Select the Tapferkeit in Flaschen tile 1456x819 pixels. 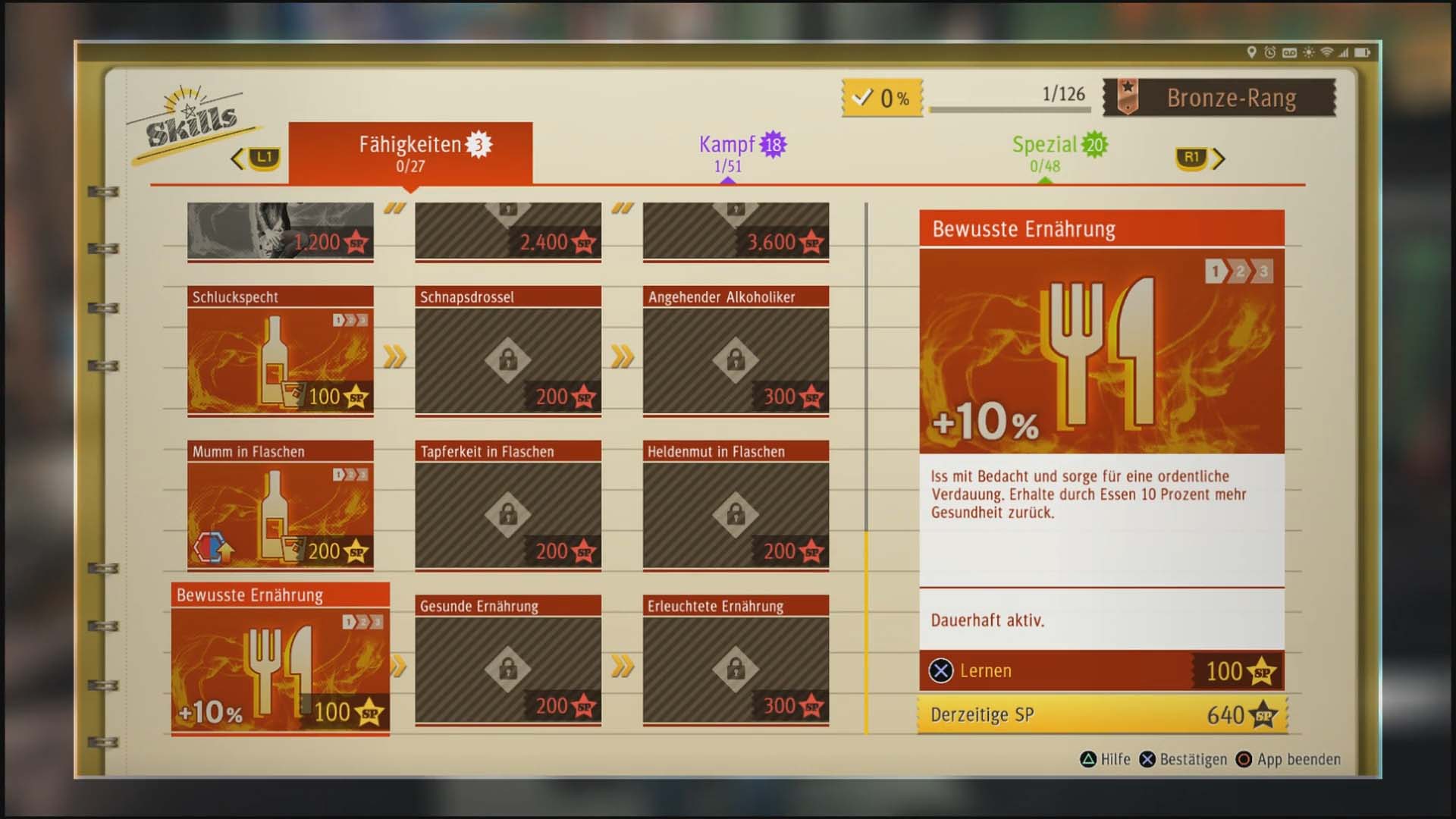tap(508, 506)
